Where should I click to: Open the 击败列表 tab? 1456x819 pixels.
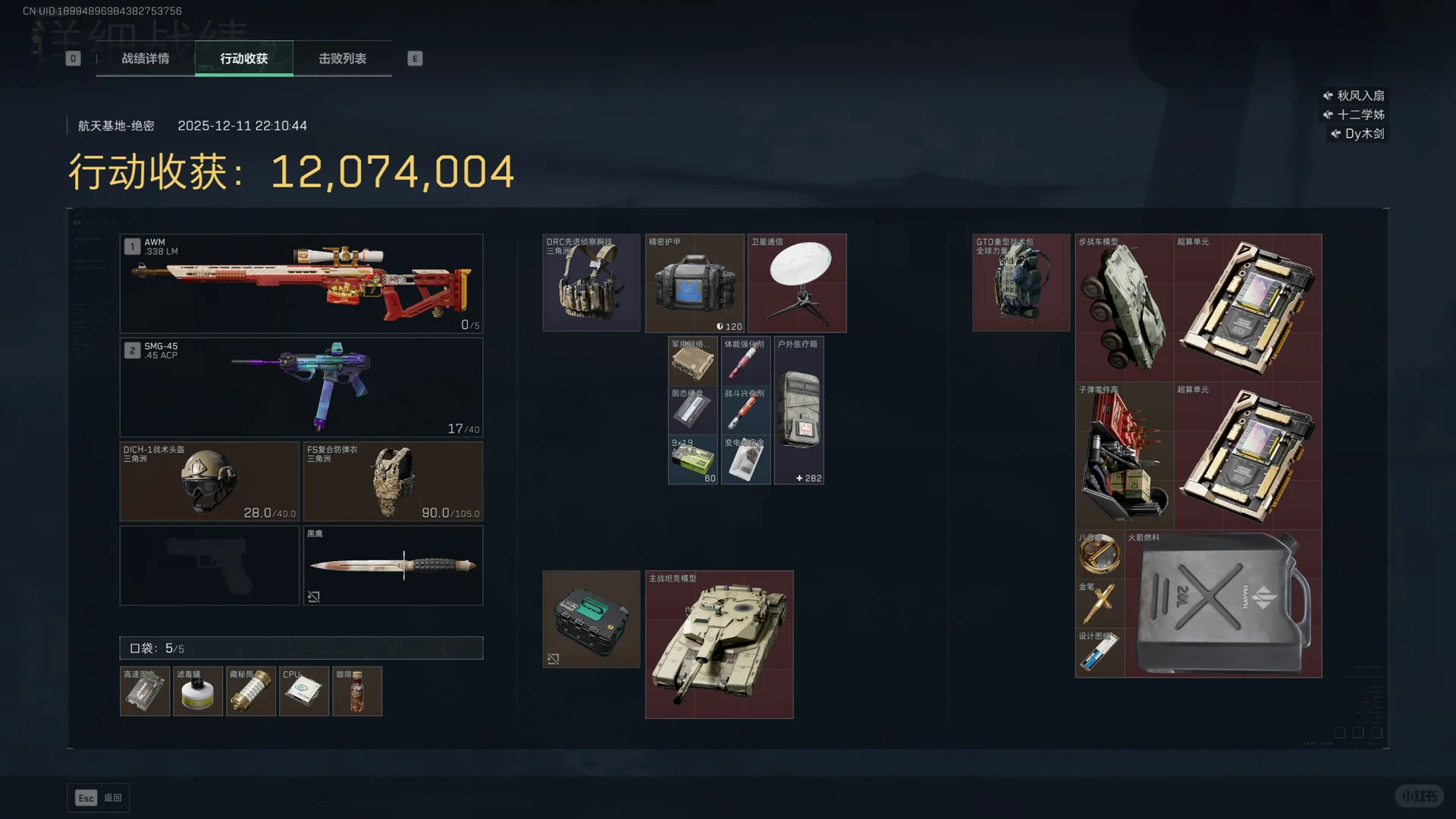(x=342, y=58)
